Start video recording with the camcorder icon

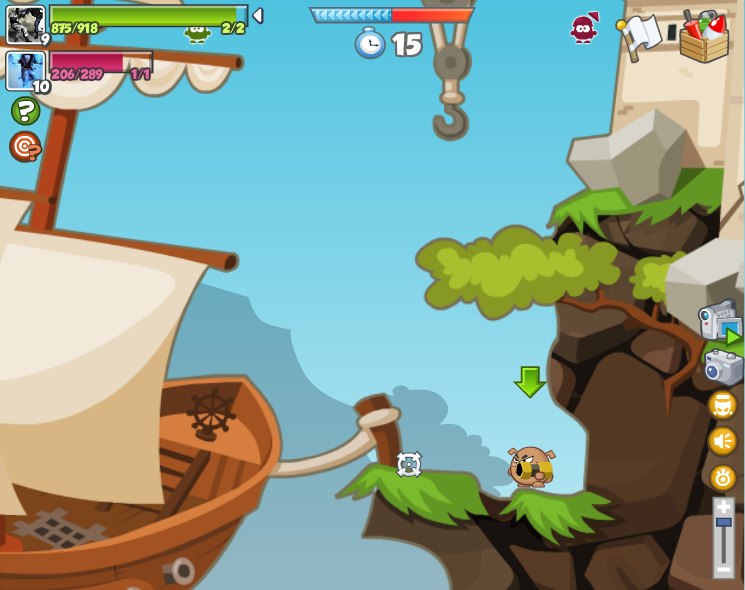click(720, 322)
